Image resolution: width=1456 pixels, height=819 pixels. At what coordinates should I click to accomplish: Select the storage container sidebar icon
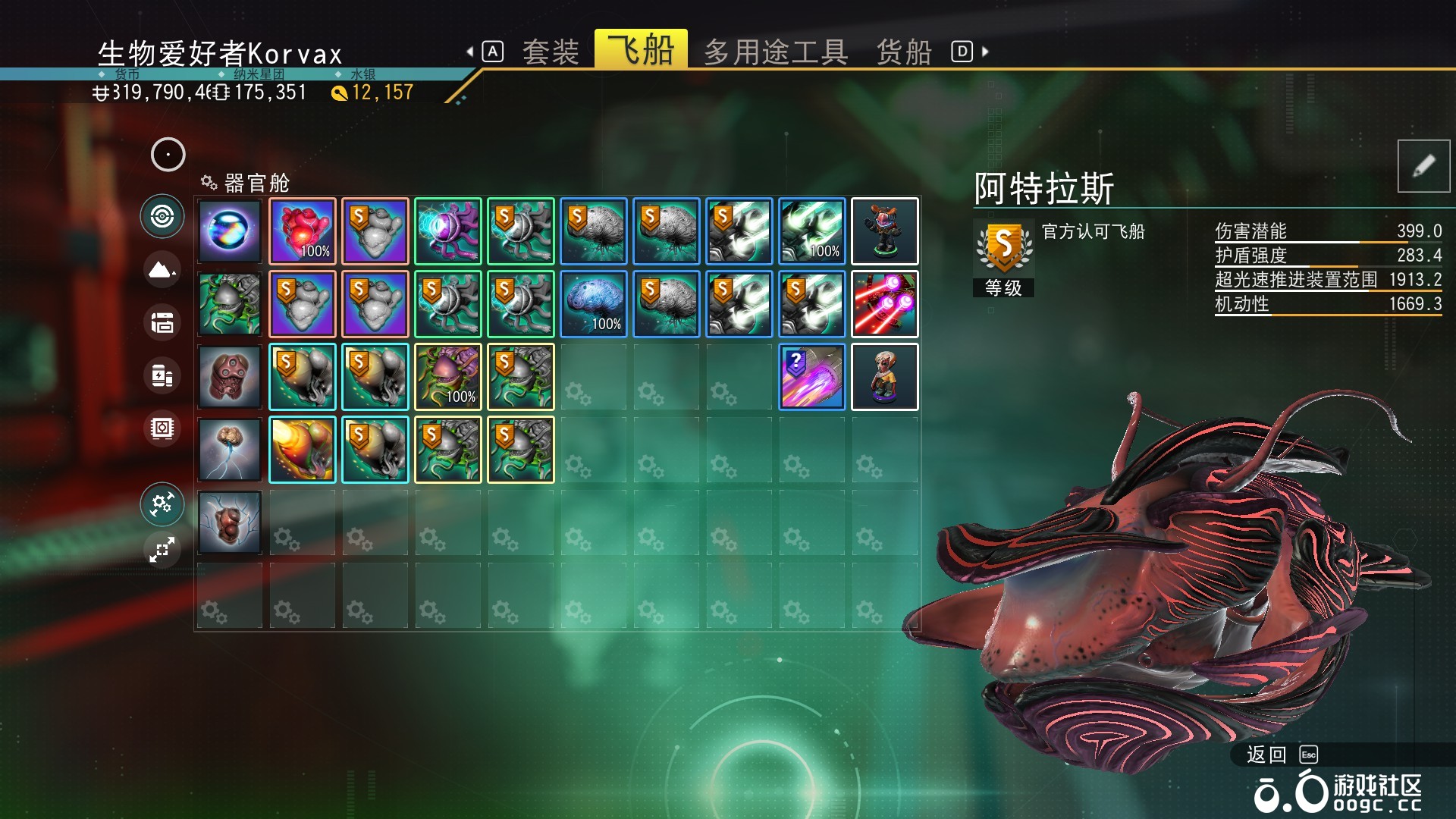162,323
